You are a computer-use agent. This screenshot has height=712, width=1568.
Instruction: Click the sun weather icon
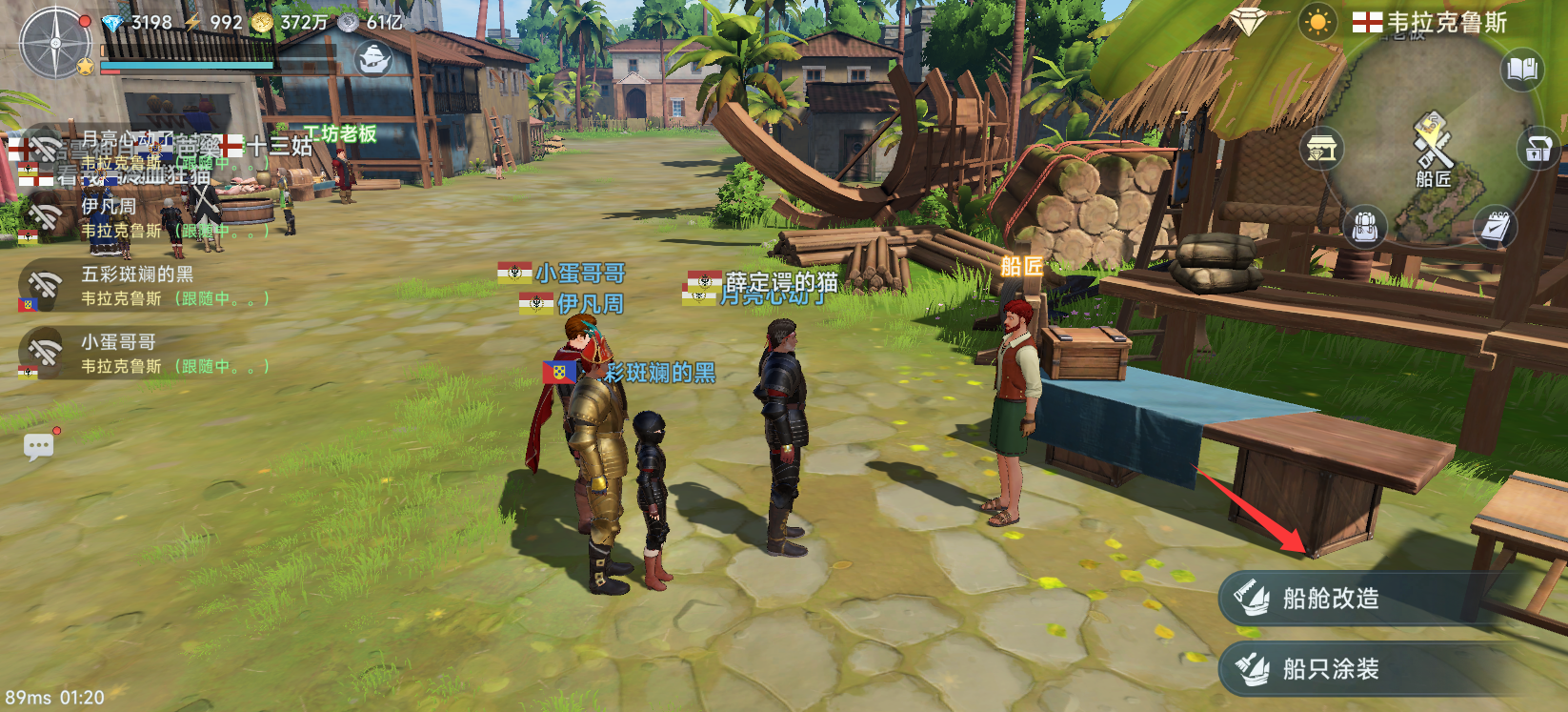click(1317, 22)
